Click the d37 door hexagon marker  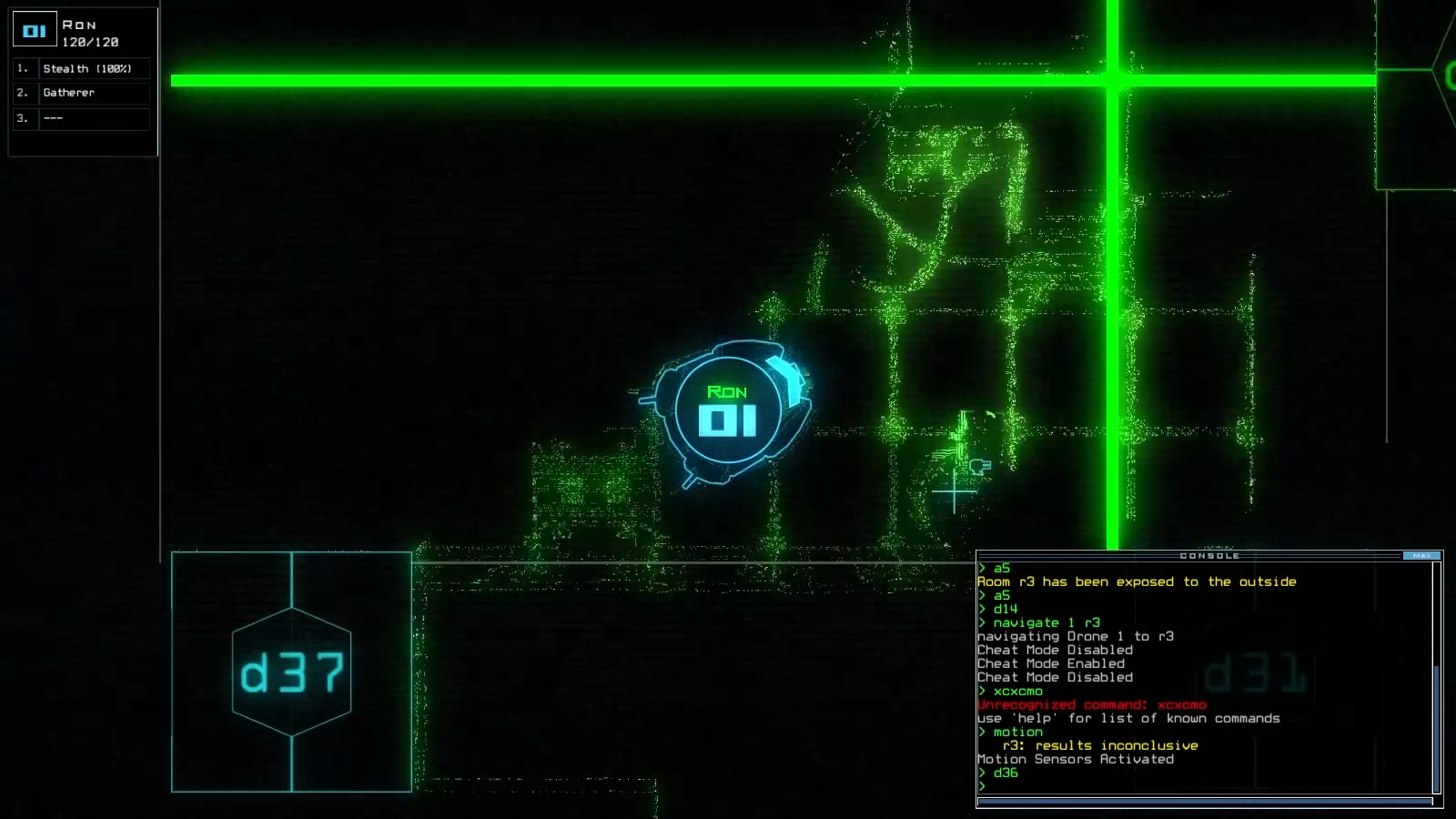[x=291, y=669]
